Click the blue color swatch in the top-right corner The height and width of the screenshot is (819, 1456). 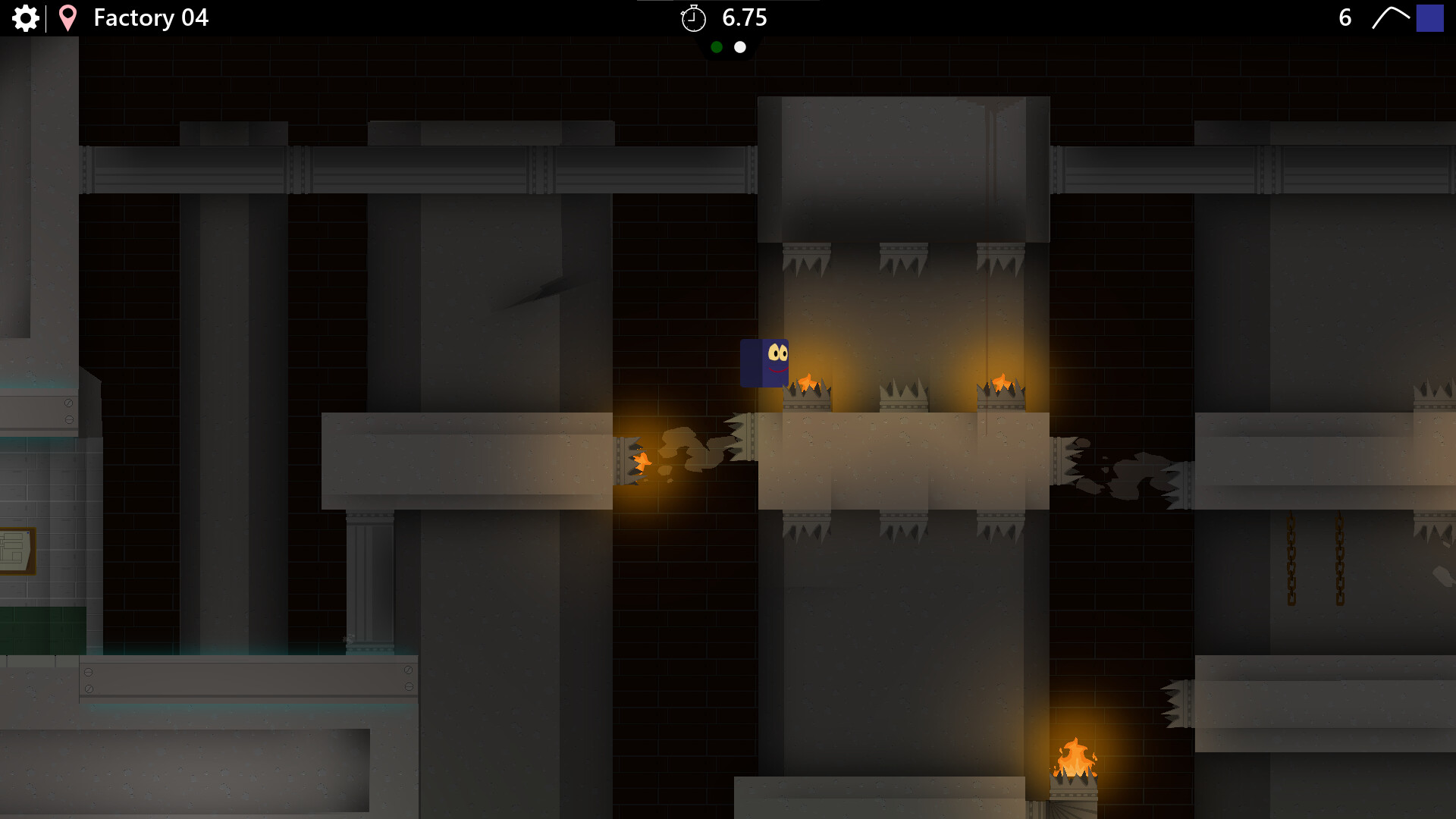click(x=1430, y=18)
